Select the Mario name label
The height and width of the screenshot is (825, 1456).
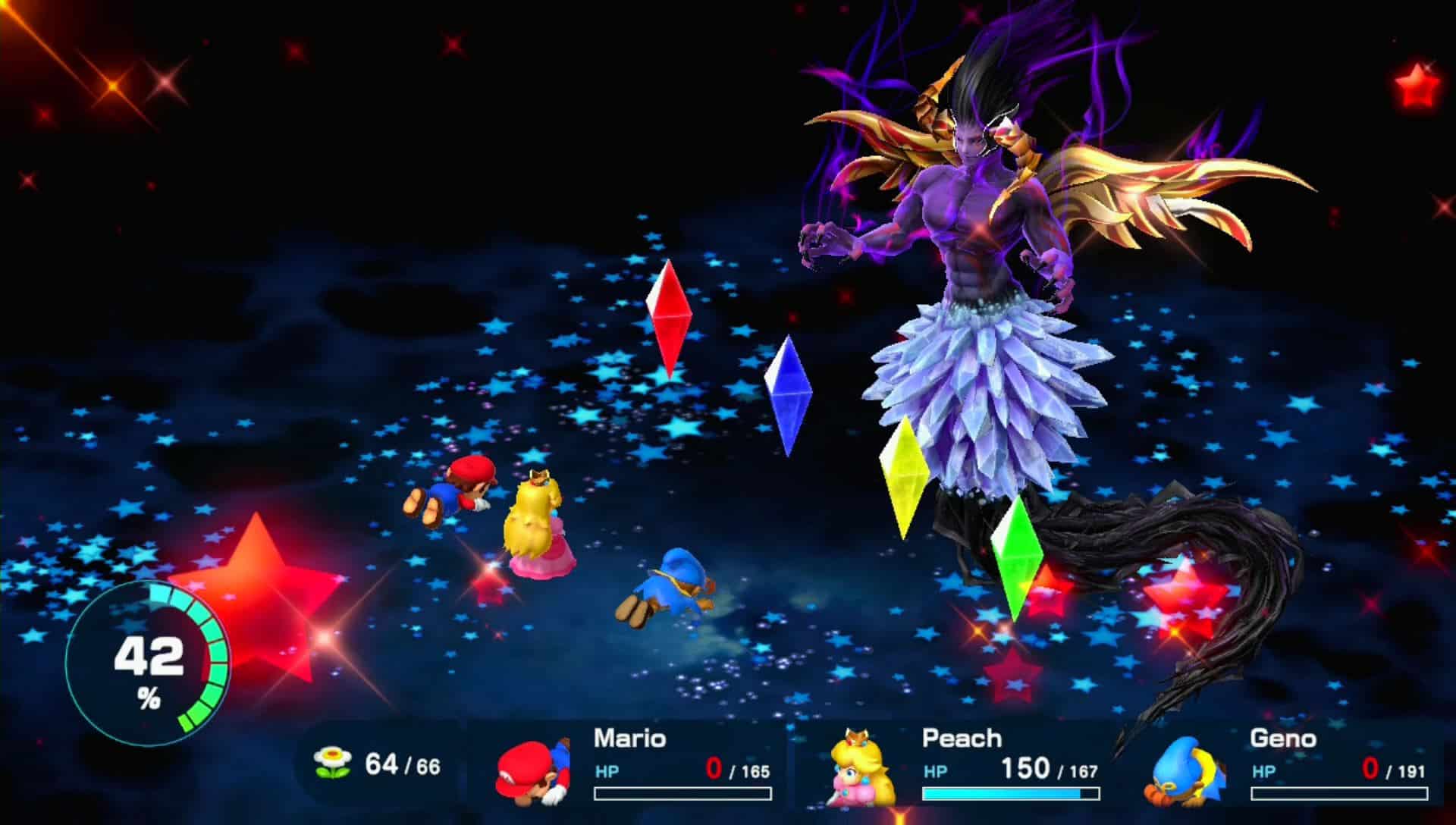[x=629, y=738]
